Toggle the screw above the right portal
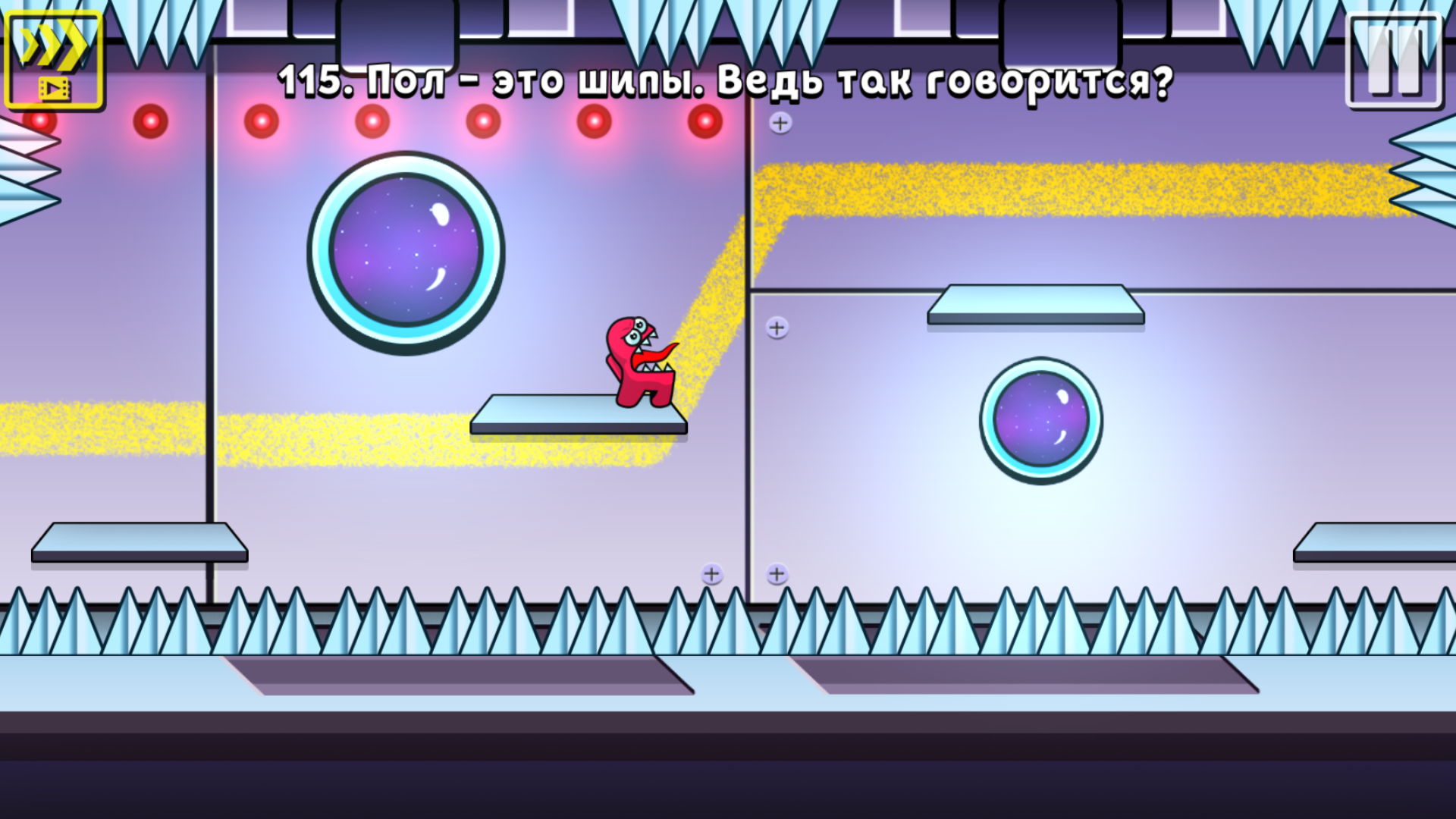The image size is (1456, 819). click(777, 328)
